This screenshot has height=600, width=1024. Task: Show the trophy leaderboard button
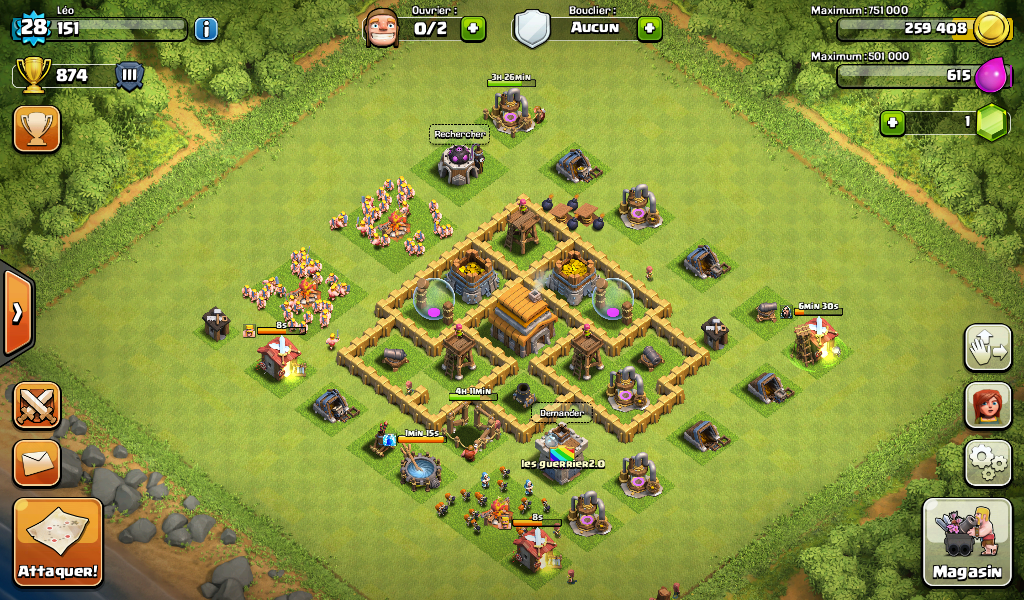click(x=37, y=129)
